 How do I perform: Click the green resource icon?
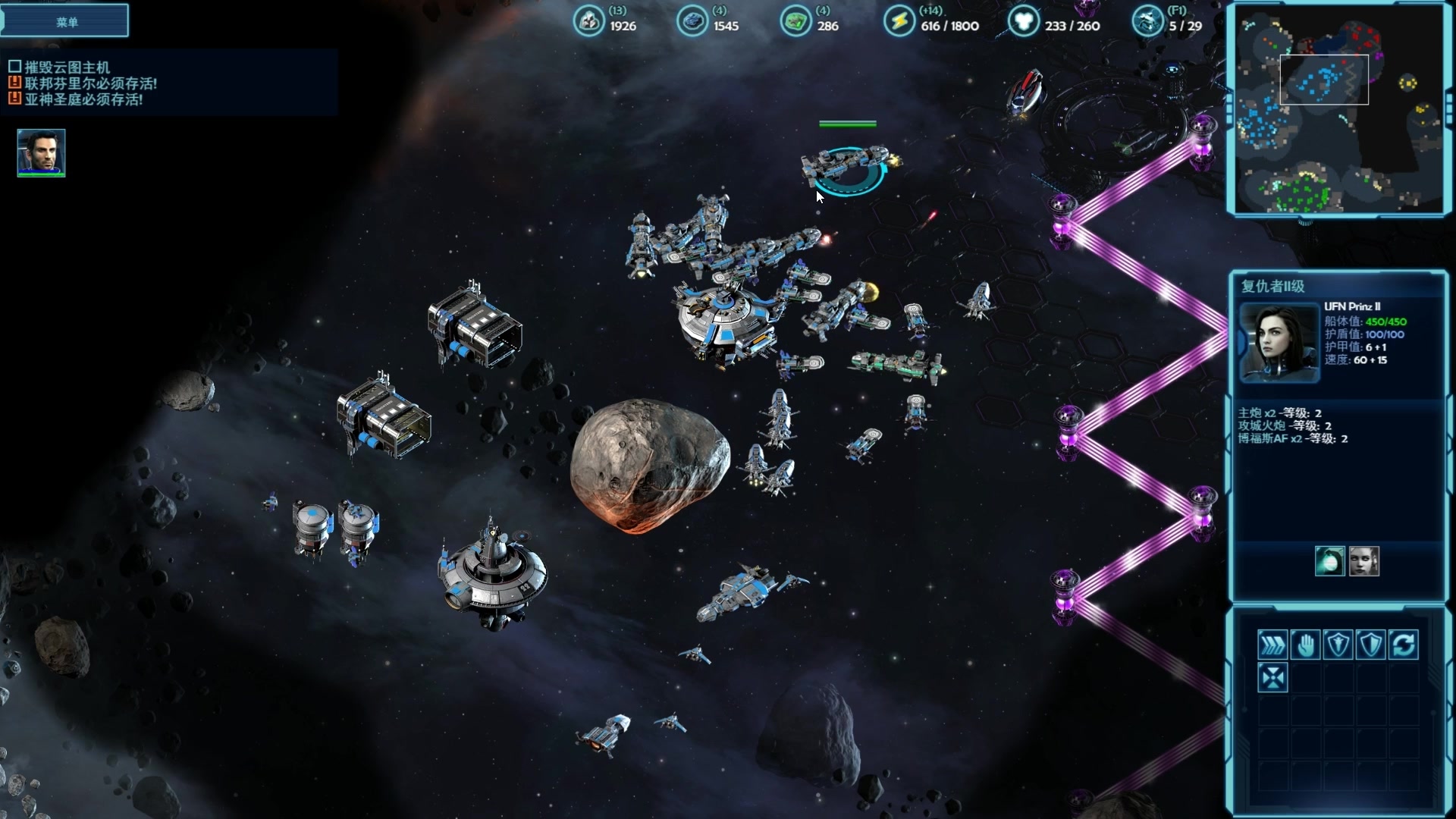795,21
